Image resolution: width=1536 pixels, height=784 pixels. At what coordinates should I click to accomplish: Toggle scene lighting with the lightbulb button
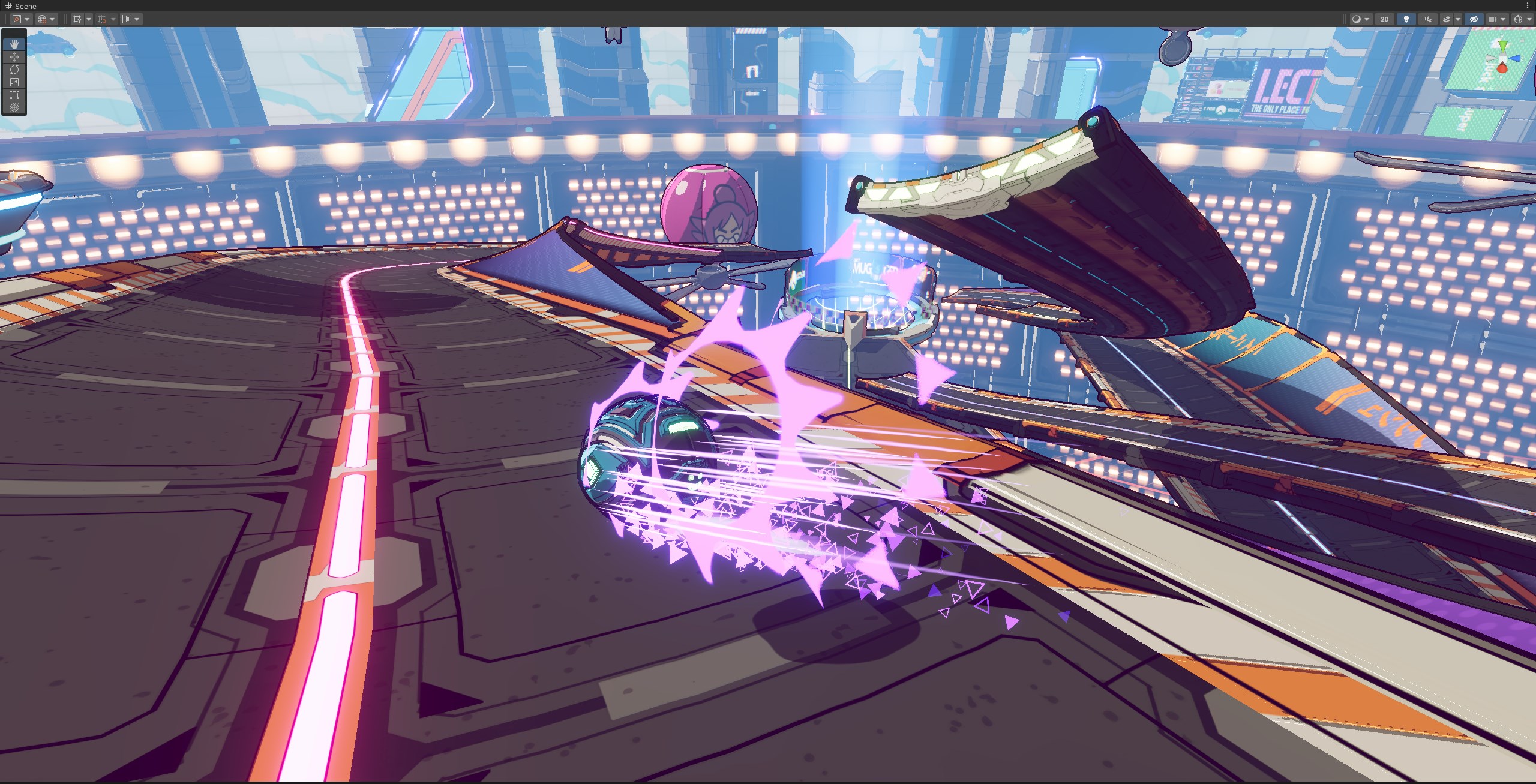(1406, 19)
